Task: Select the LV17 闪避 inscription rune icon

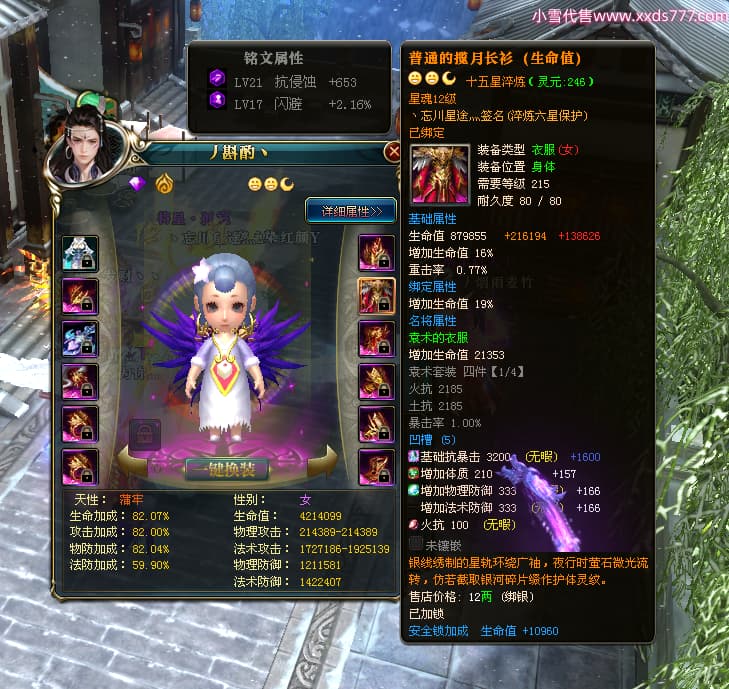Action: point(216,101)
